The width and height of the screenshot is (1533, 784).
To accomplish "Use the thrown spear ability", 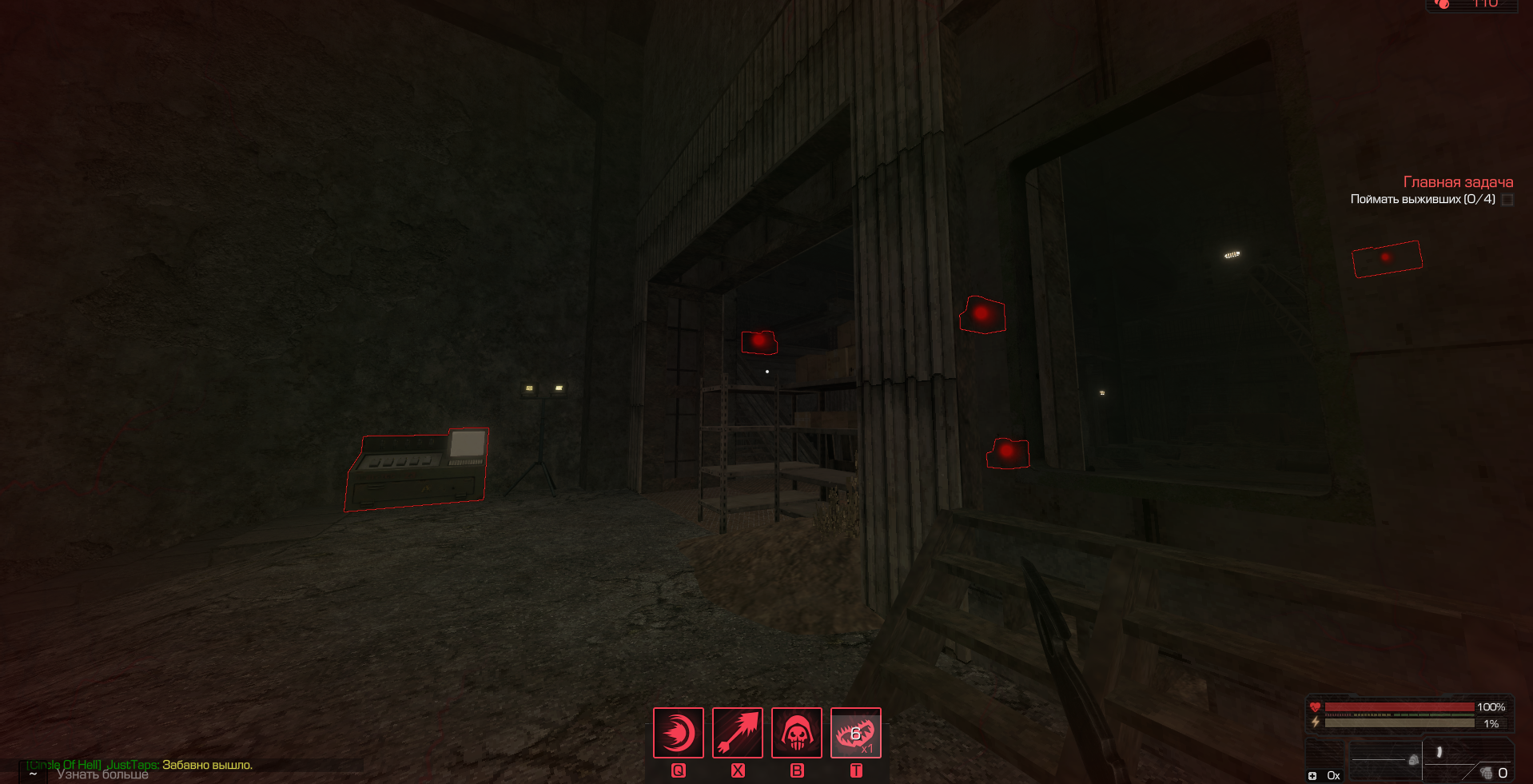I will tap(737, 732).
